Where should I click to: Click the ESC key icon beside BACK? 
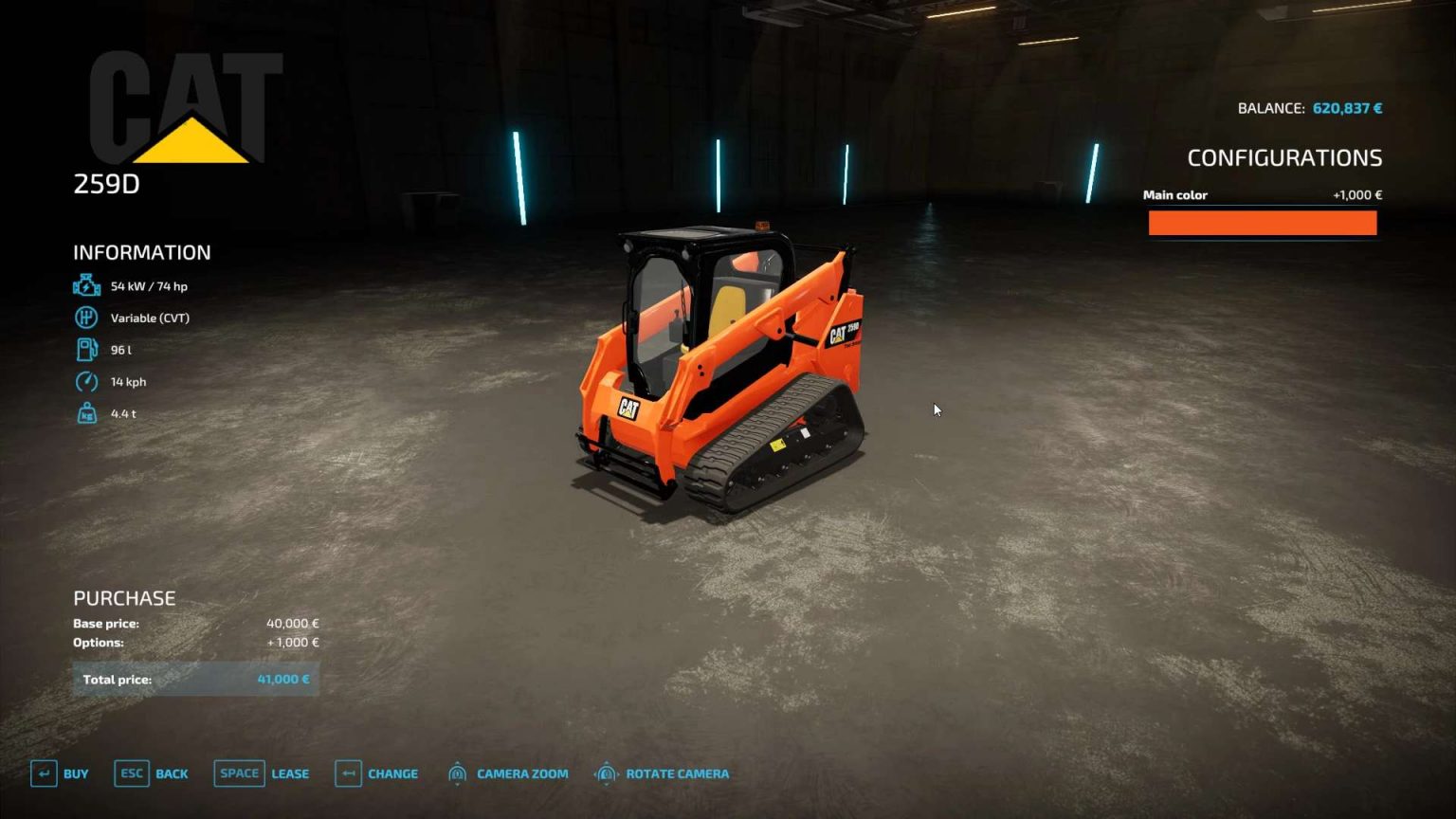131,773
